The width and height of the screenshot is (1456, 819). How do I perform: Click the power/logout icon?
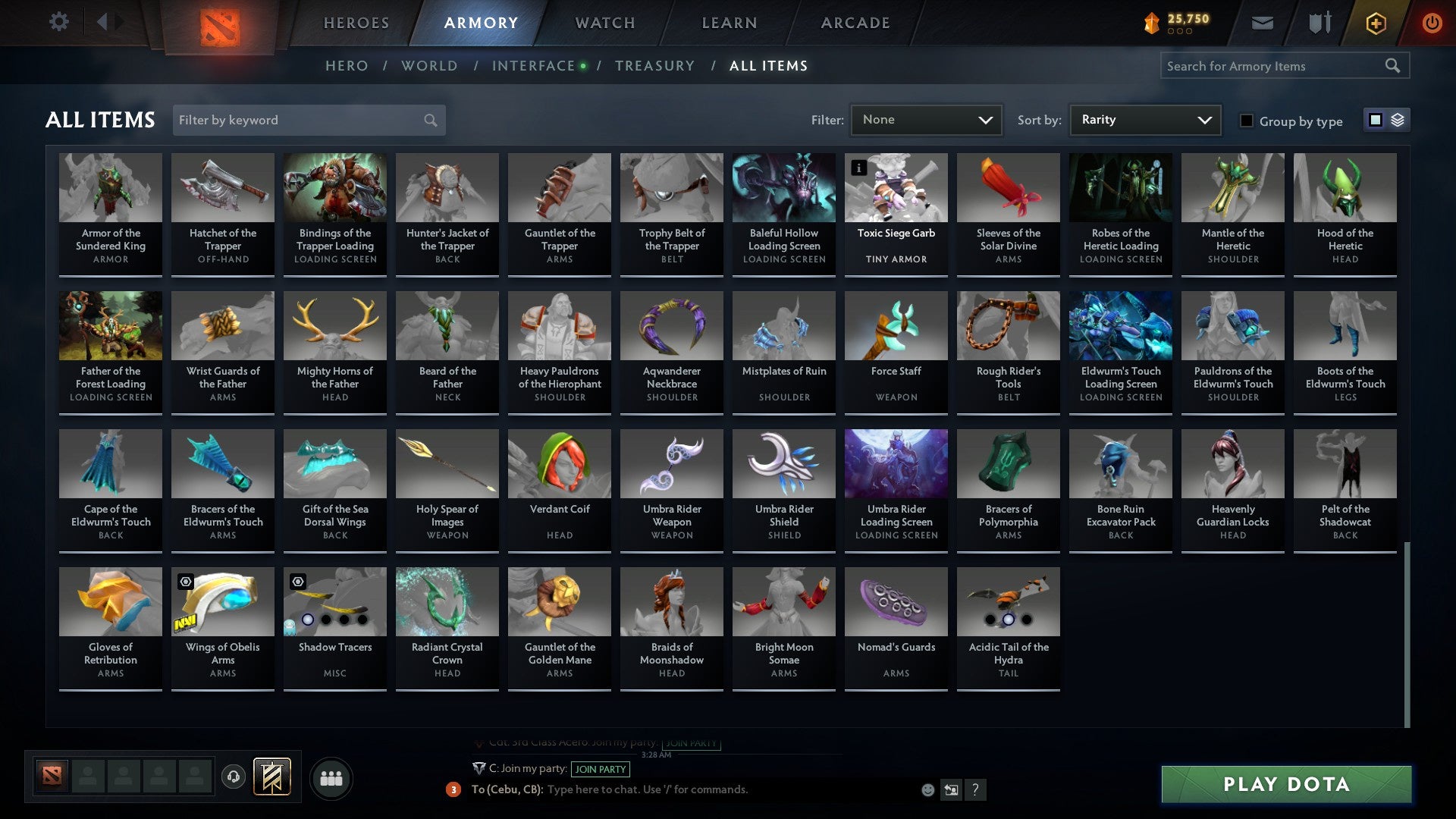pos(1433,23)
